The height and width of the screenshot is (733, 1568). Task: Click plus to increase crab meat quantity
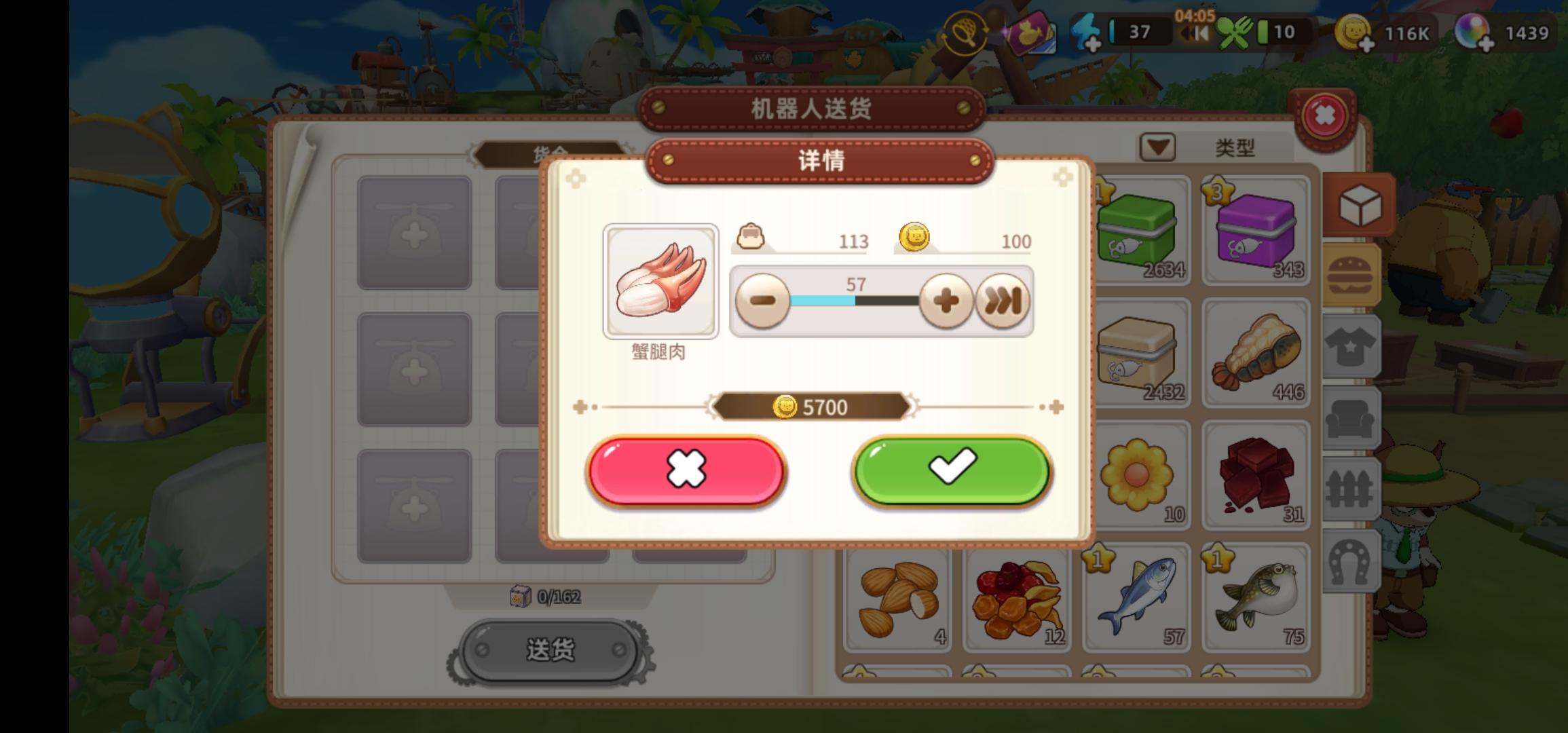(x=945, y=300)
